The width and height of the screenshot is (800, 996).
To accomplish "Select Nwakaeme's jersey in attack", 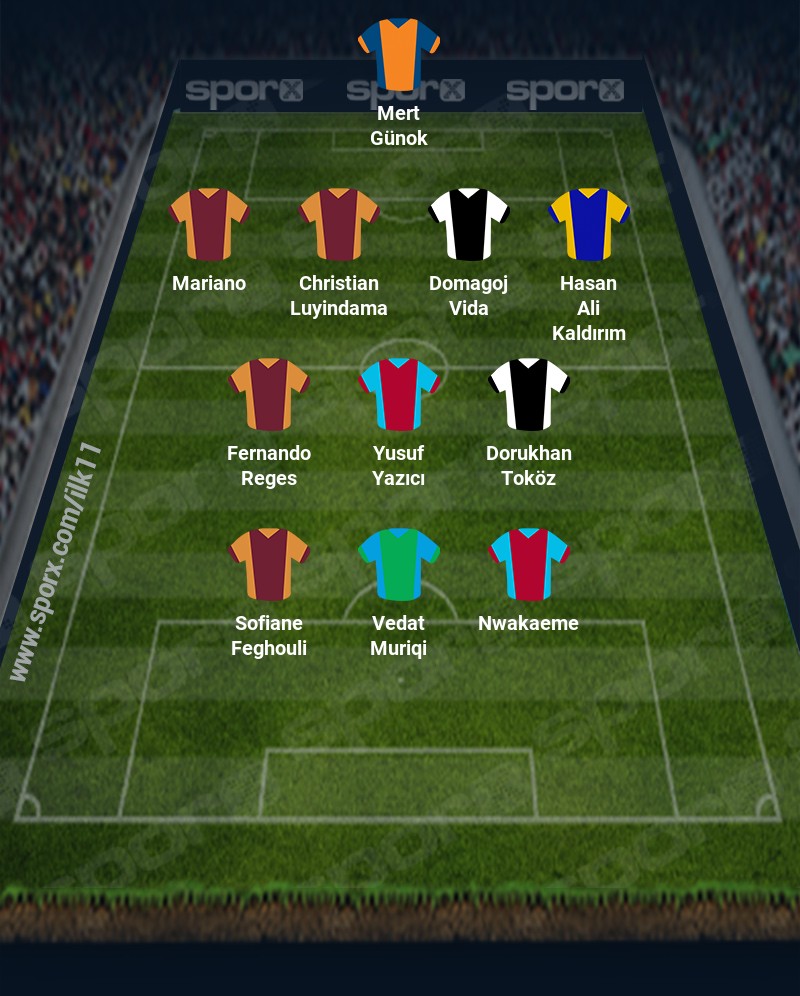I will 529,564.
